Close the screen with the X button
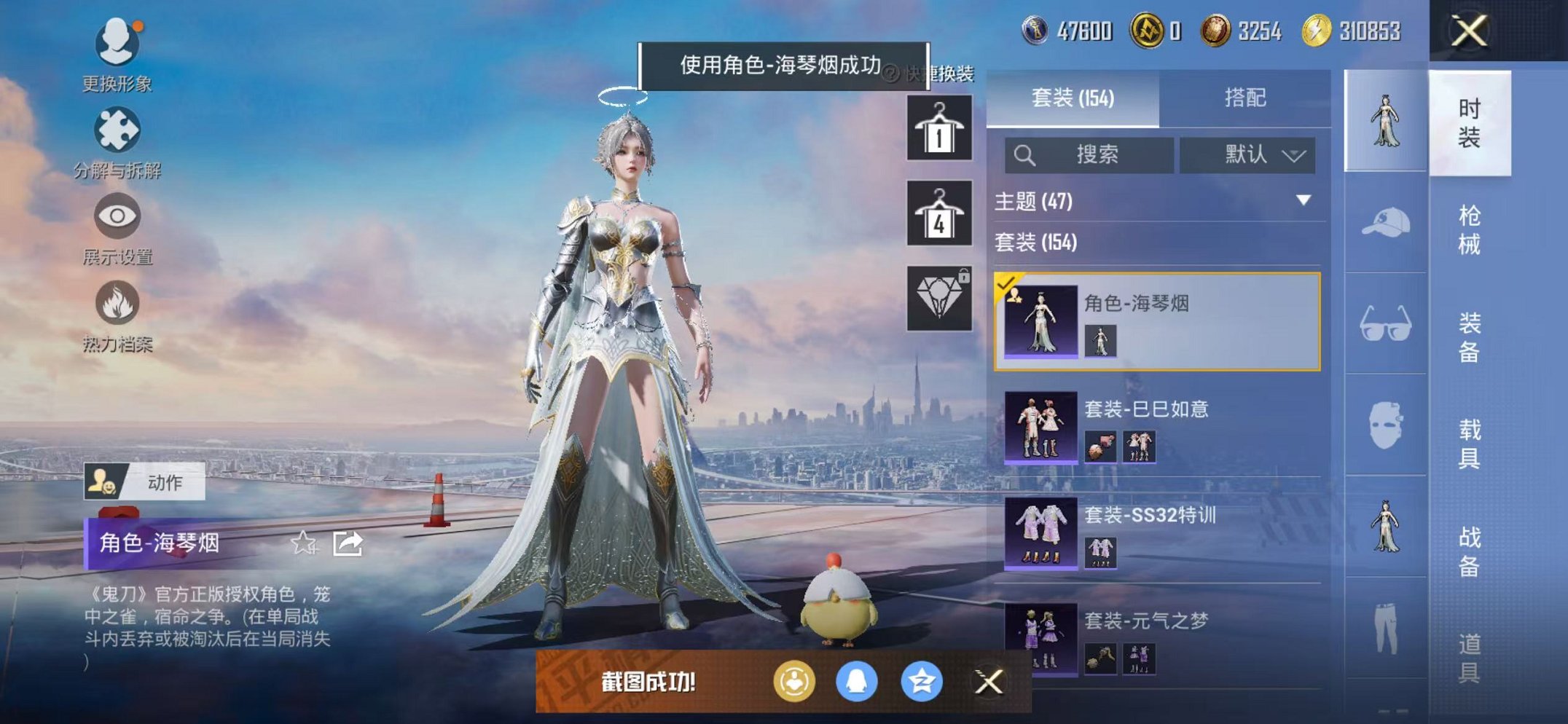1568x724 pixels. pos(1467,29)
